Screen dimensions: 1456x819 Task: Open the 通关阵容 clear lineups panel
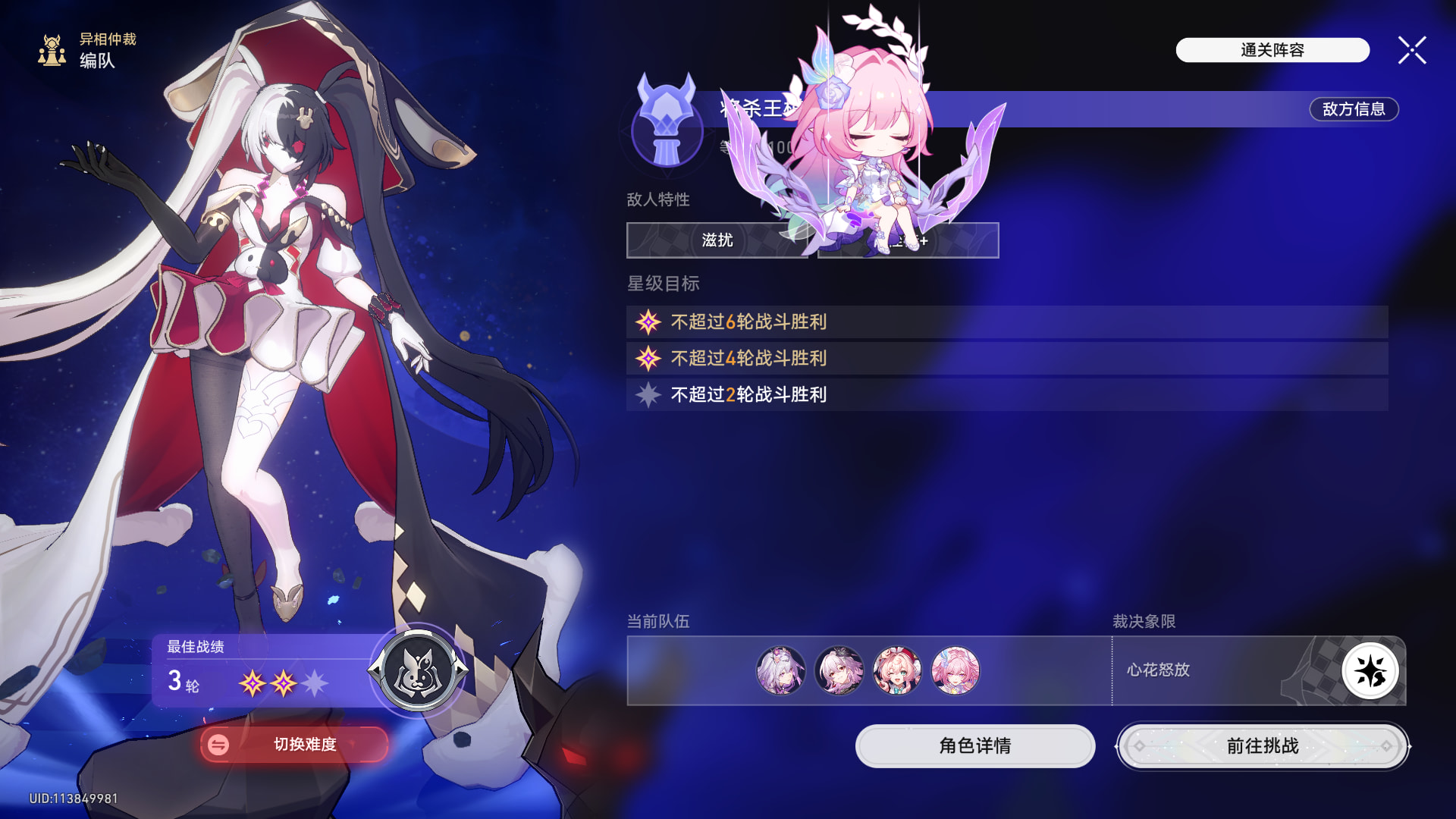[1272, 50]
